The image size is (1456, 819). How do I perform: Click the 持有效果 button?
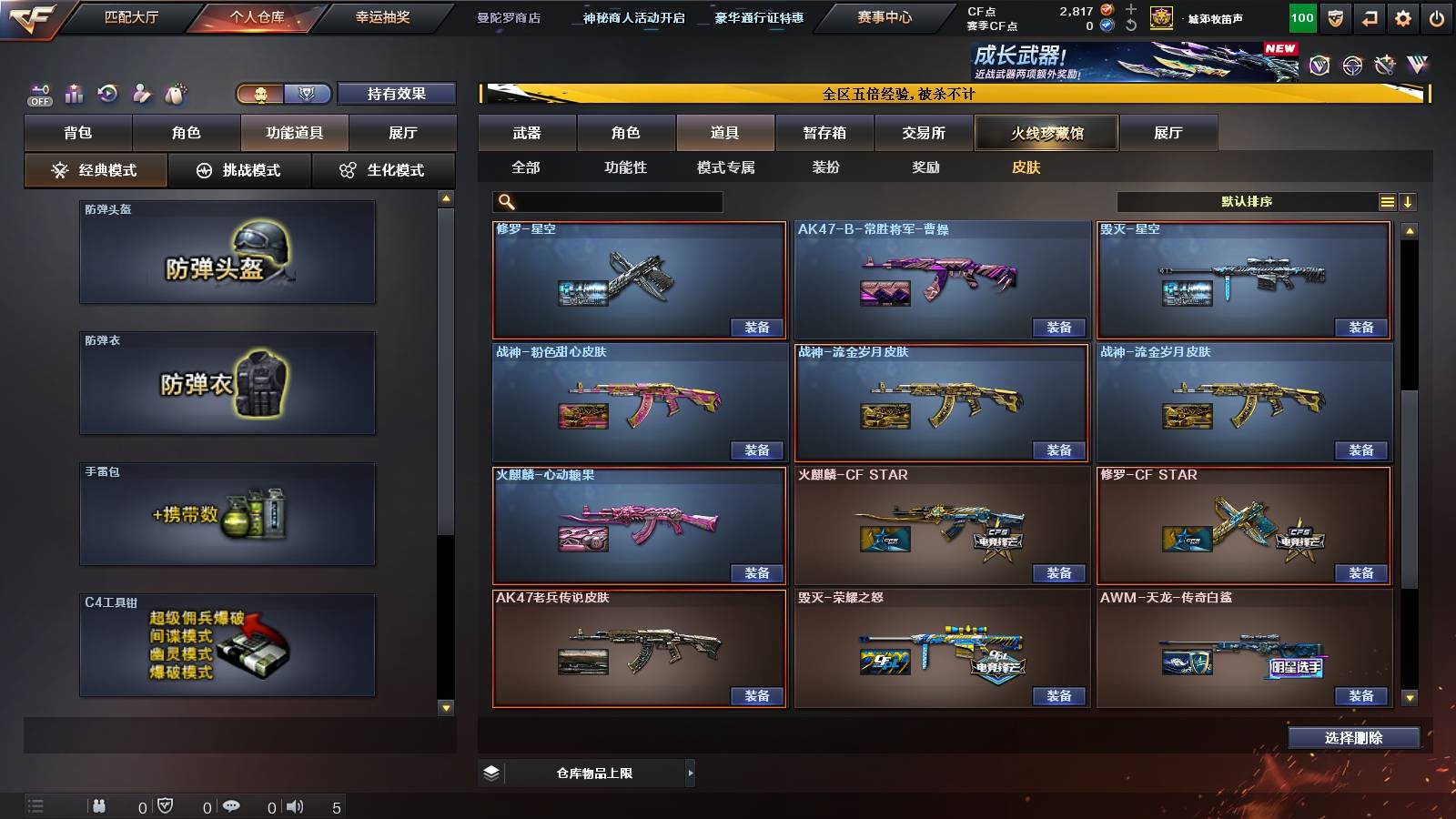(397, 93)
